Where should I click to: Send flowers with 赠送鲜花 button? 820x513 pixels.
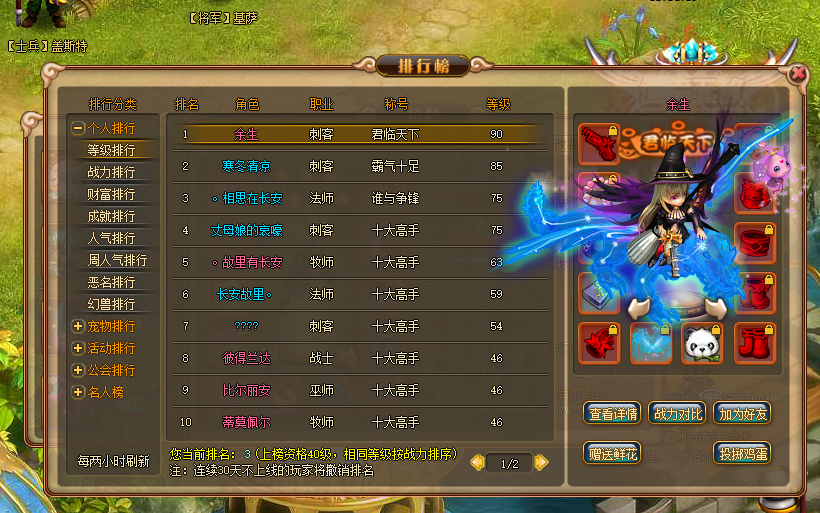click(x=614, y=453)
